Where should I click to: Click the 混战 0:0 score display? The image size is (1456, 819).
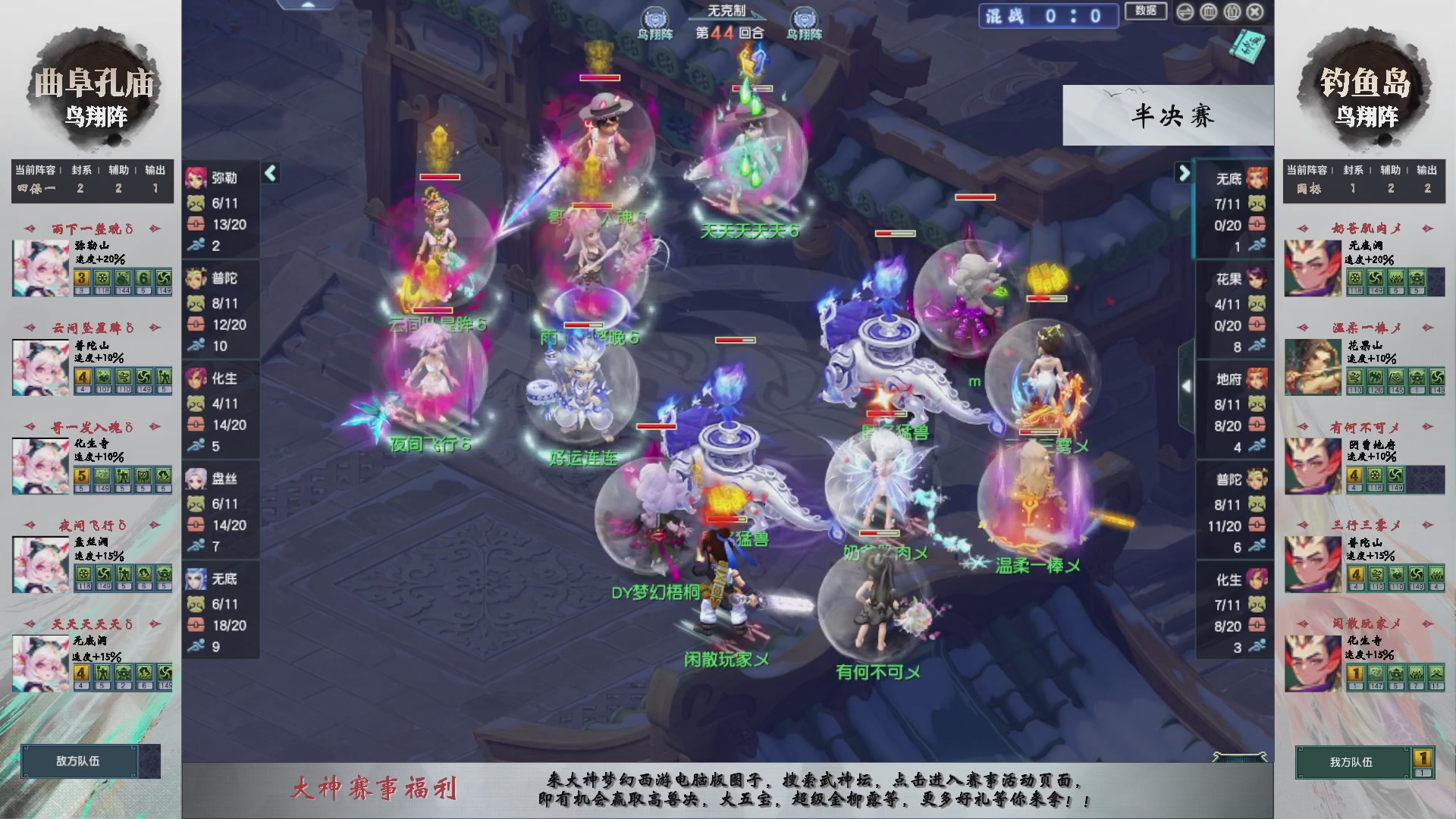click(x=1050, y=17)
